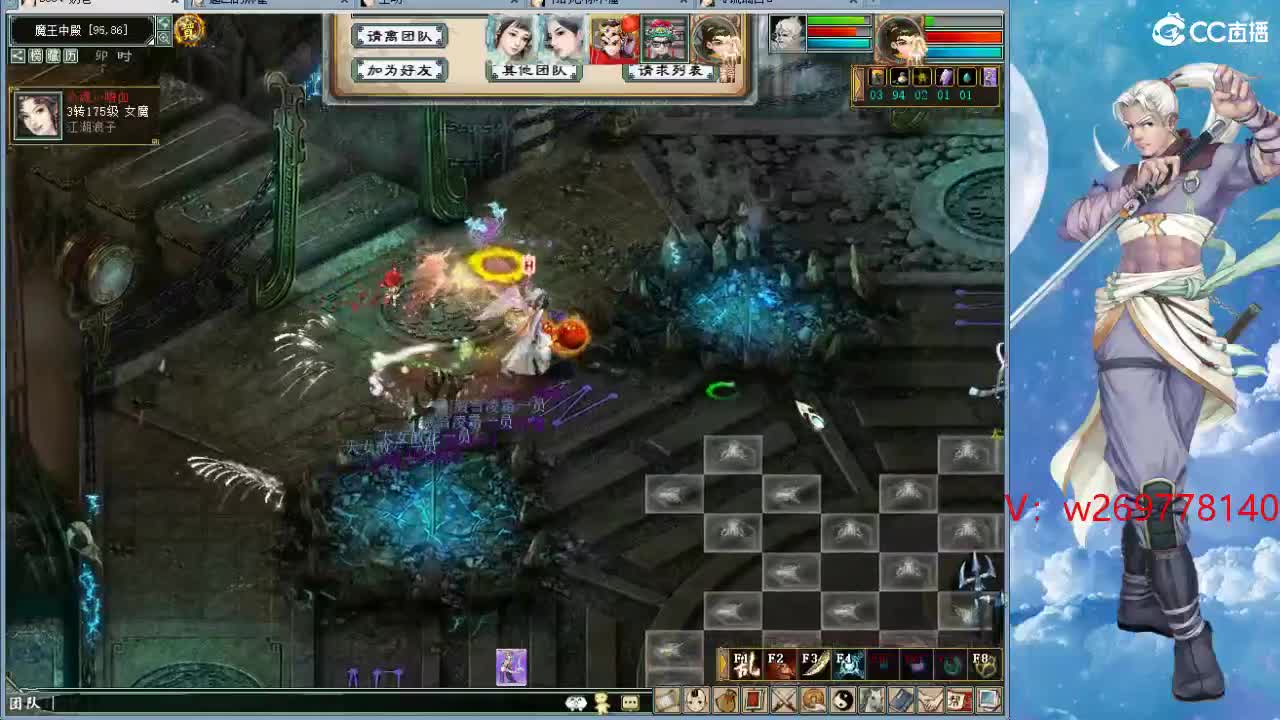Open the horse mount icon
Screen dimensions: 1280x720
click(873, 702)
